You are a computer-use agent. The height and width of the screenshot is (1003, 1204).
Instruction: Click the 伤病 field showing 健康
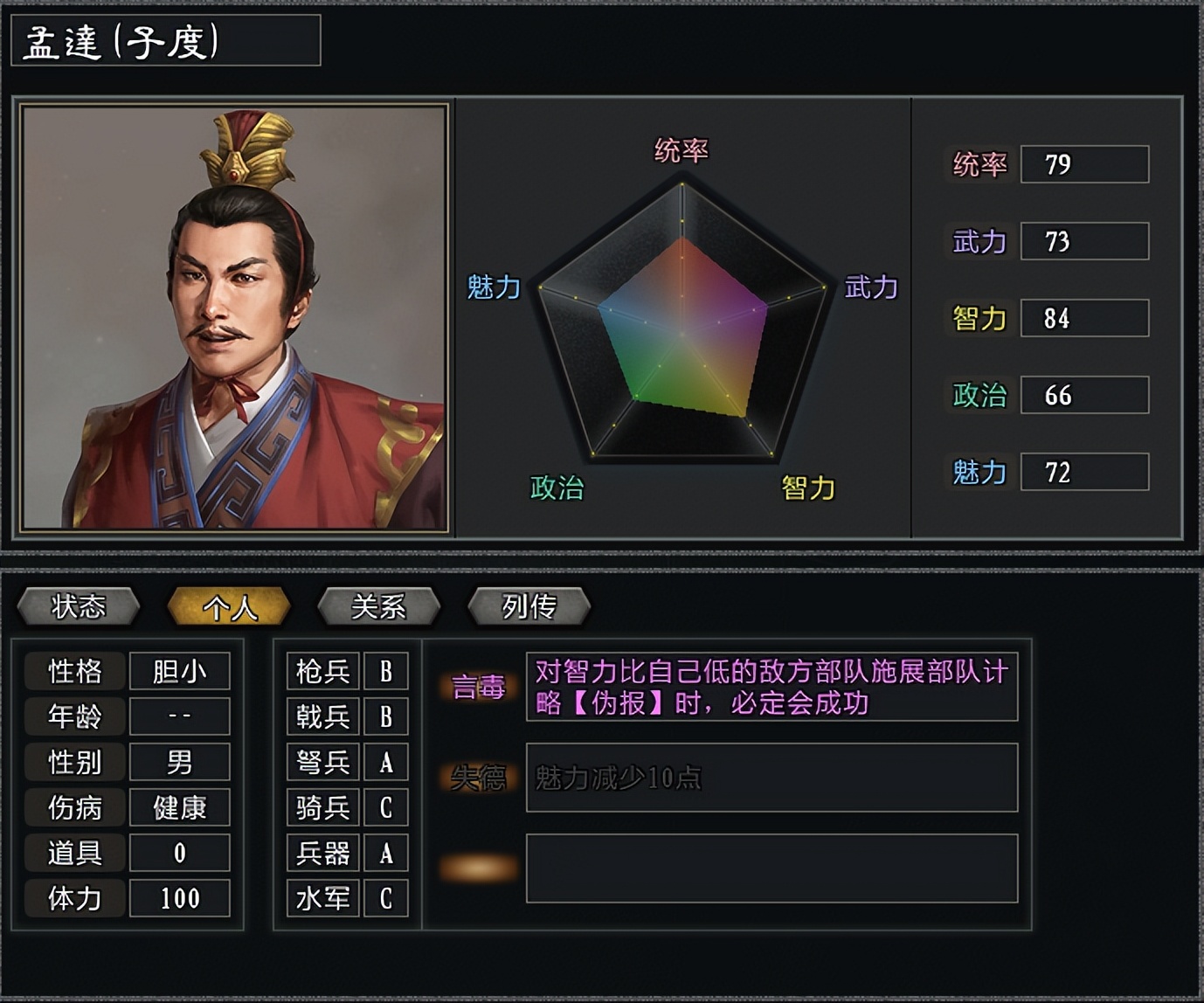(179, 806)
